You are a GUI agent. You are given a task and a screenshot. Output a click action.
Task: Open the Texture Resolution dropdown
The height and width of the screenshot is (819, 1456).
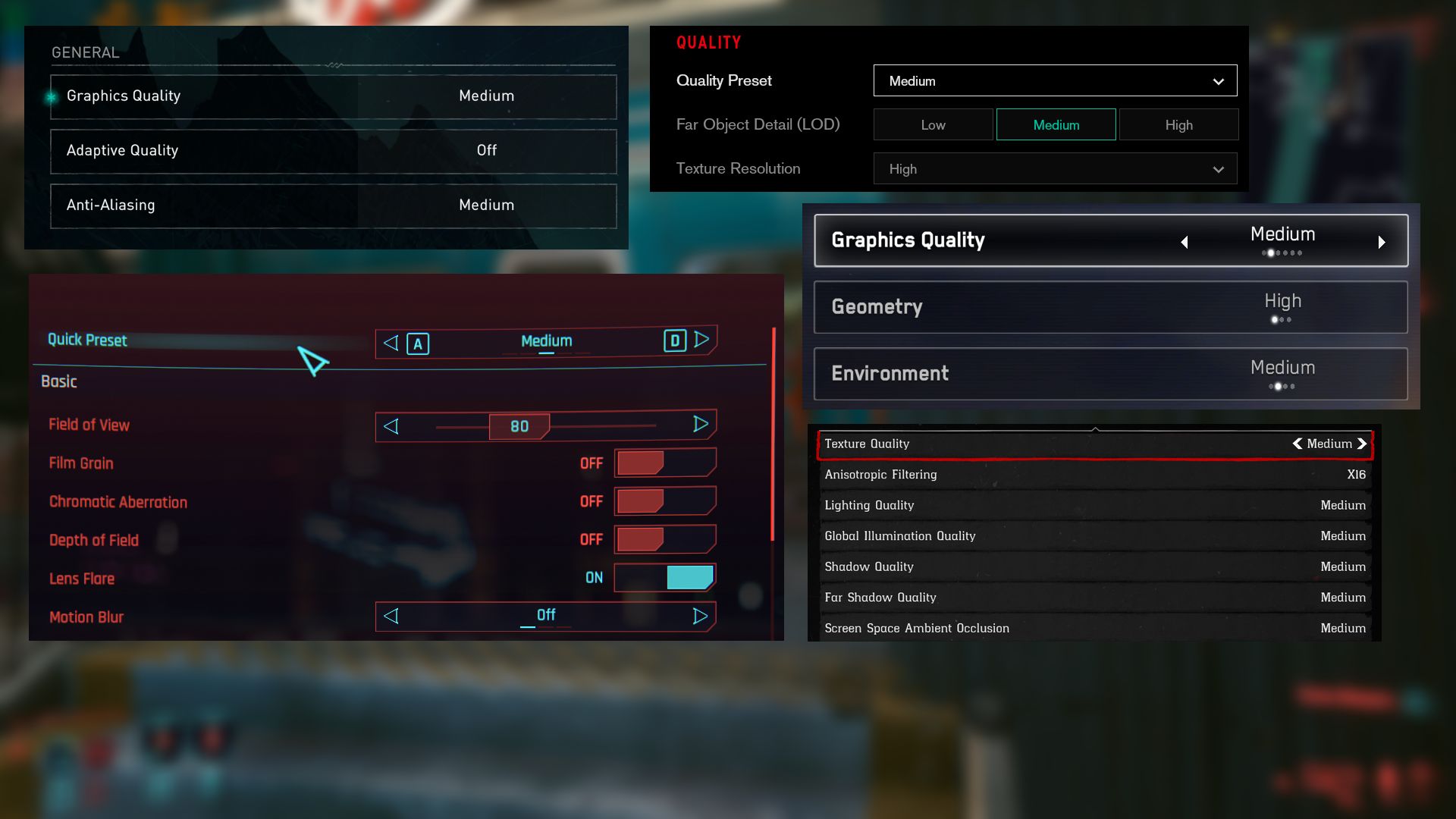1054,168
